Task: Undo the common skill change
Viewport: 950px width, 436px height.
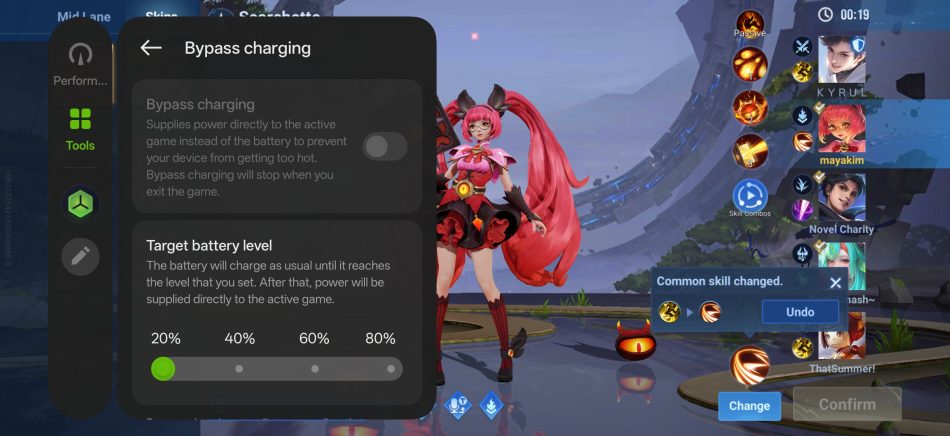Action: coord(800,312)
